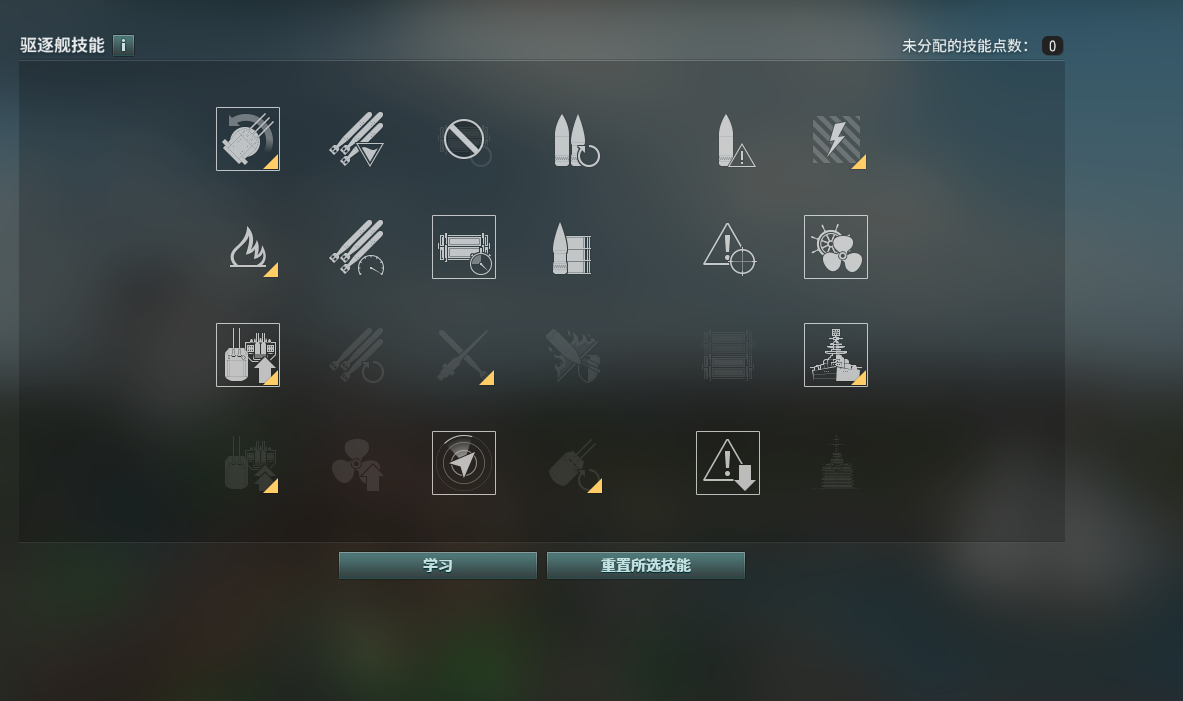Viewport: 1183px width, 701px height.
Task: Select the rotating gun turret skill
Action: [248, 139]
